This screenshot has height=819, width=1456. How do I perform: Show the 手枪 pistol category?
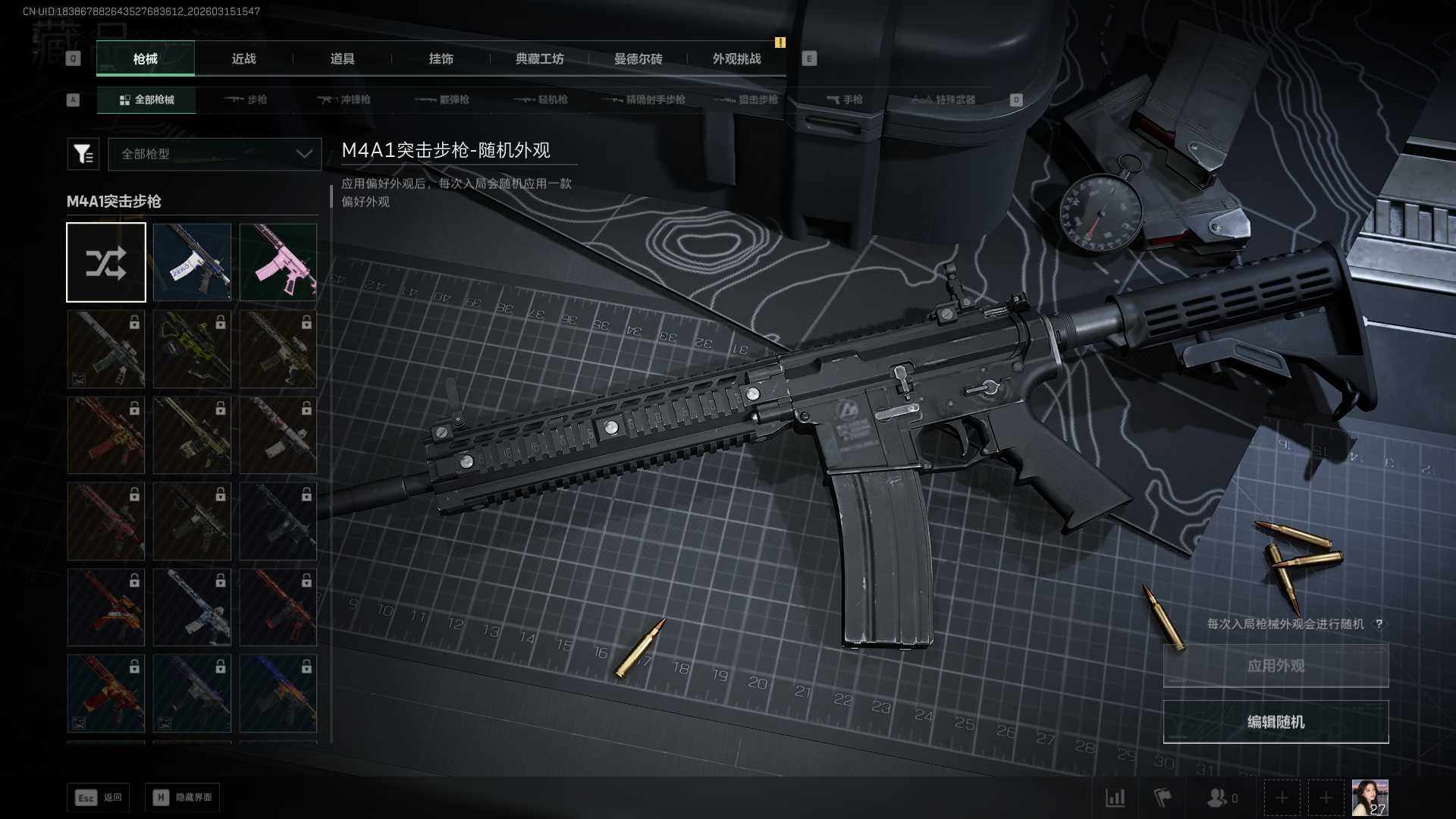click(x=845, y=100)
